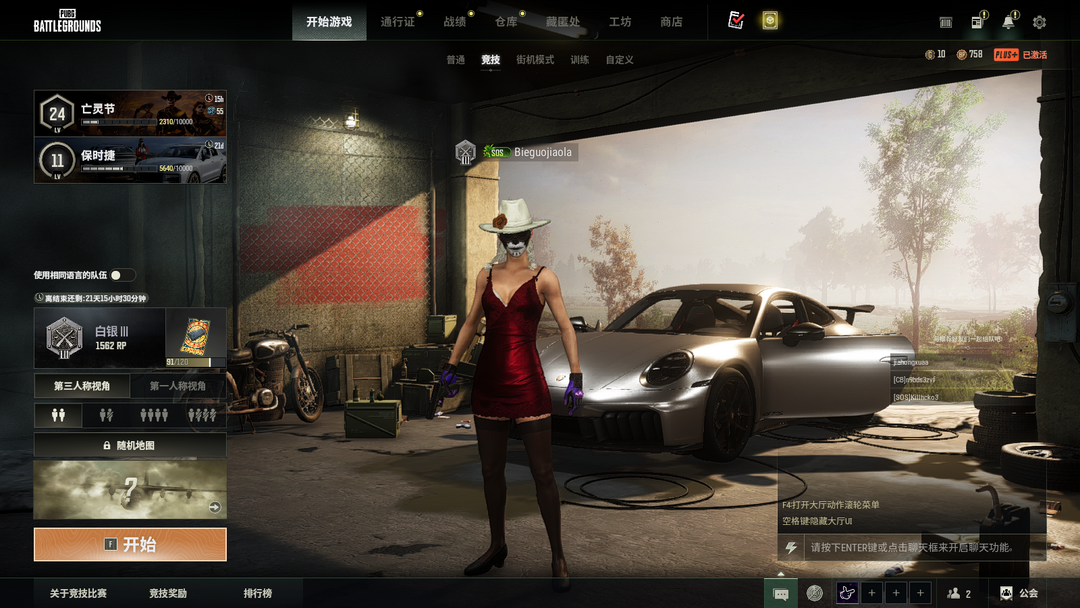Image resolution: width=1080 pixels, height=608 pixels.
Task: Open the 排行榜 leaderboard
Action: point(258,594)
